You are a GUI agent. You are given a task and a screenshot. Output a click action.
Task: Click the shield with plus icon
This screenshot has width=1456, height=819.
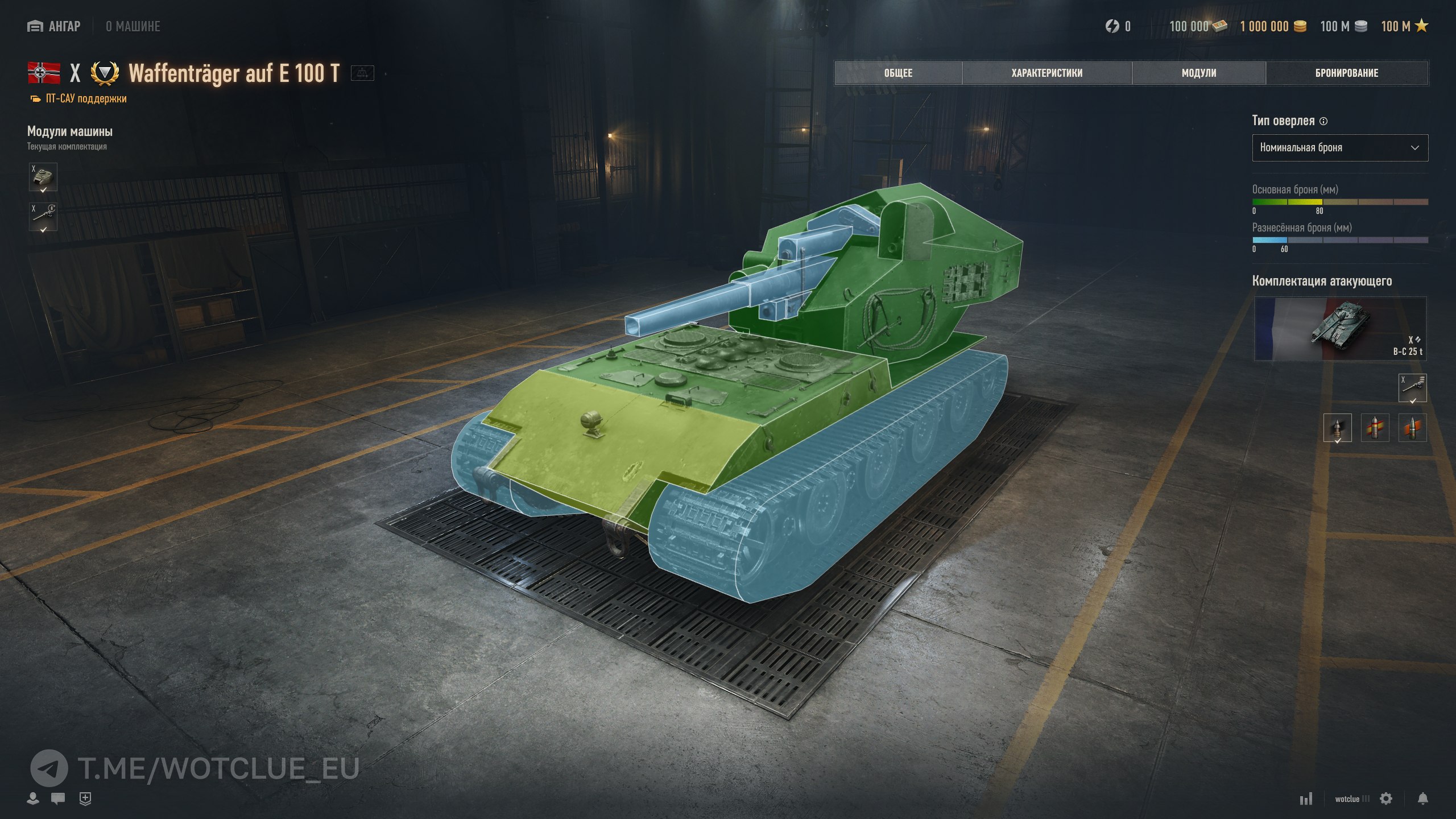click(x=85, y=799)
